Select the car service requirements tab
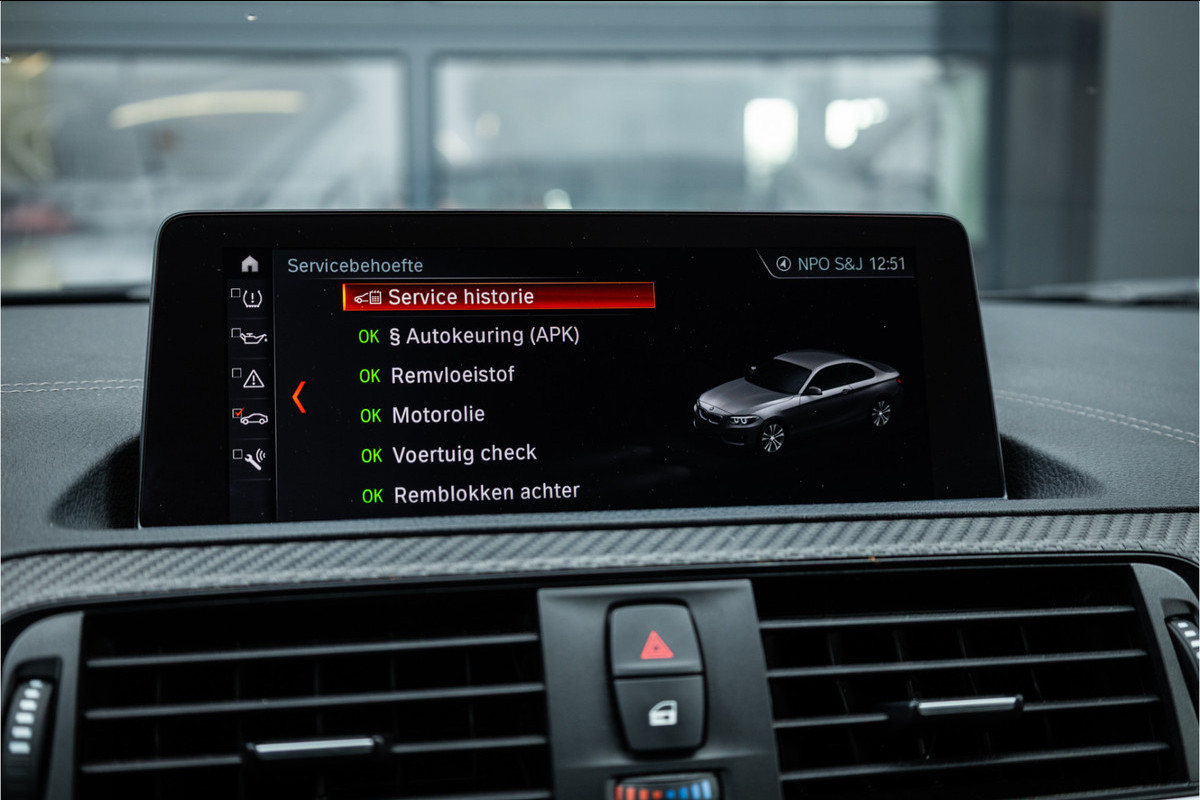 [251, 417]
